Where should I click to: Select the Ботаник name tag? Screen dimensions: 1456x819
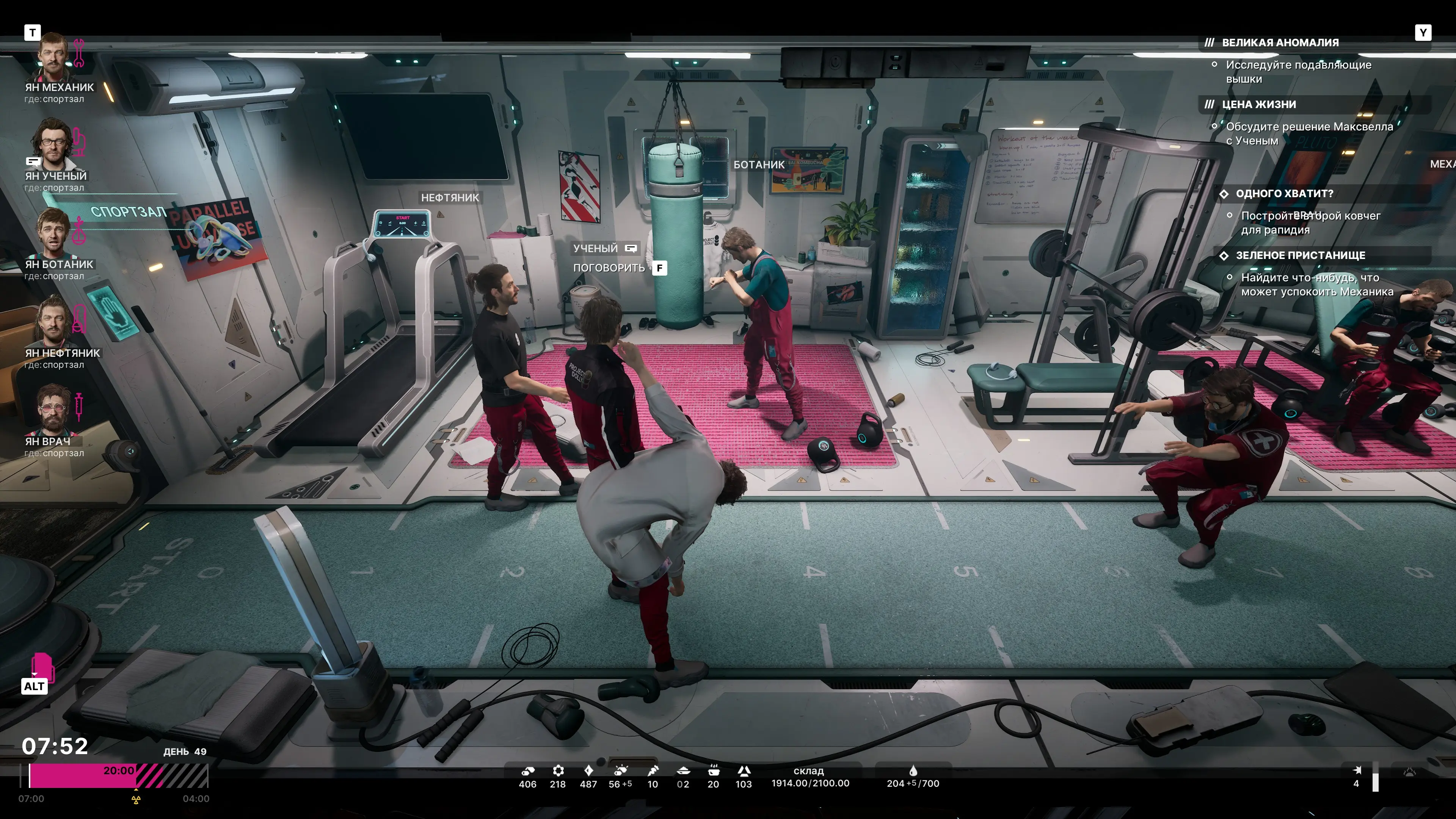tap(758, 165)
